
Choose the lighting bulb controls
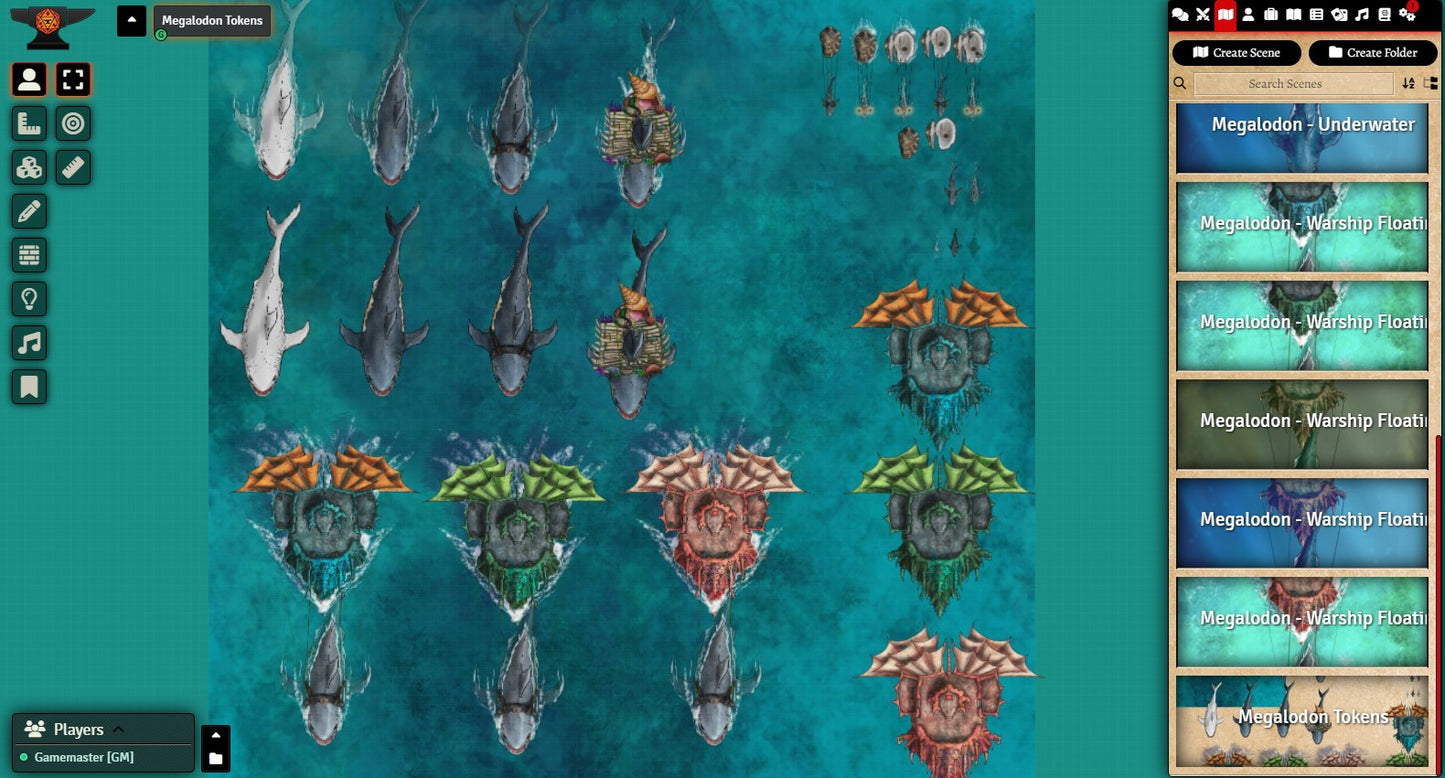pos(30,299)
